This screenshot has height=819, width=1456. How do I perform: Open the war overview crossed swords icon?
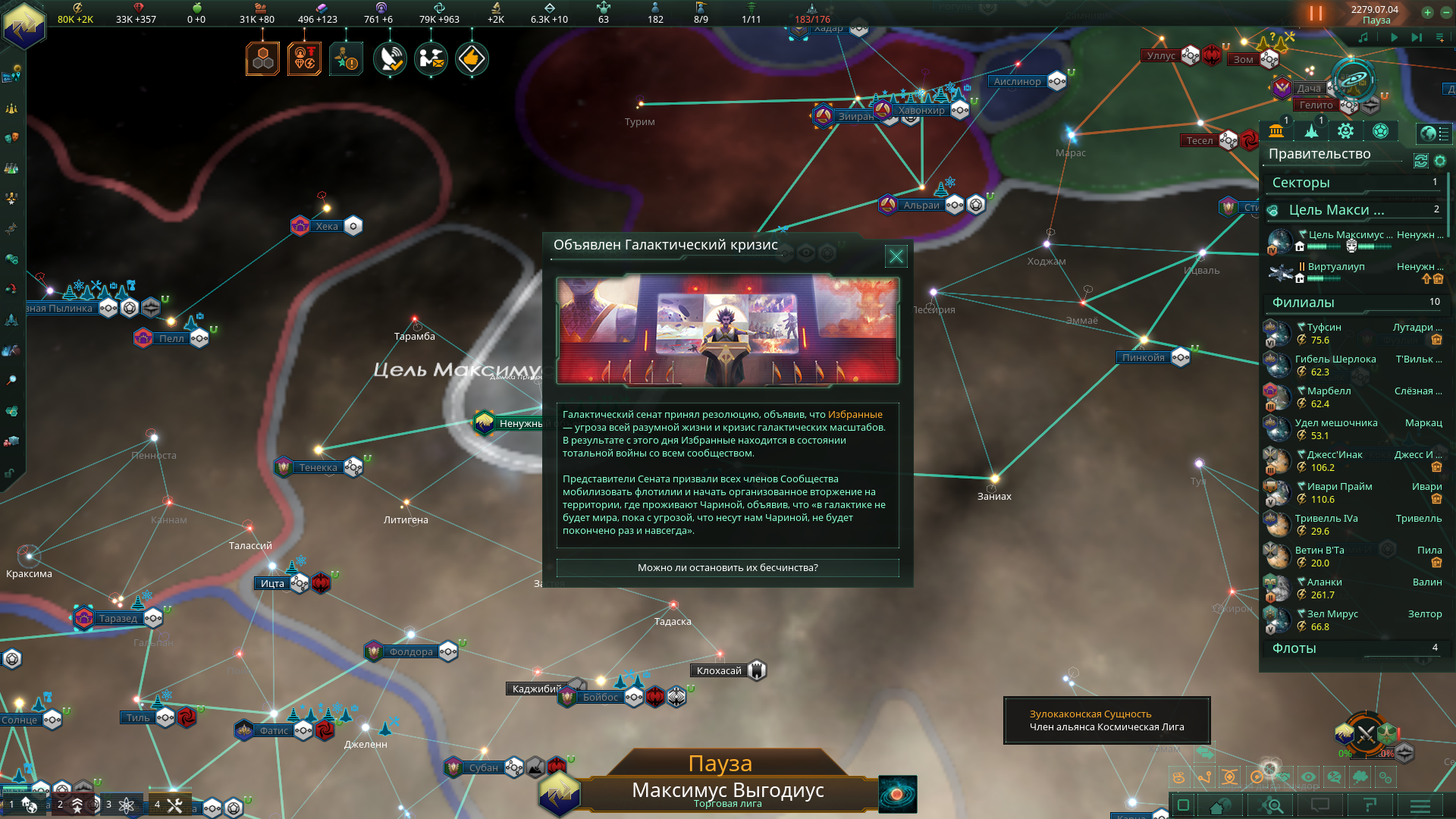[1366, 733]
